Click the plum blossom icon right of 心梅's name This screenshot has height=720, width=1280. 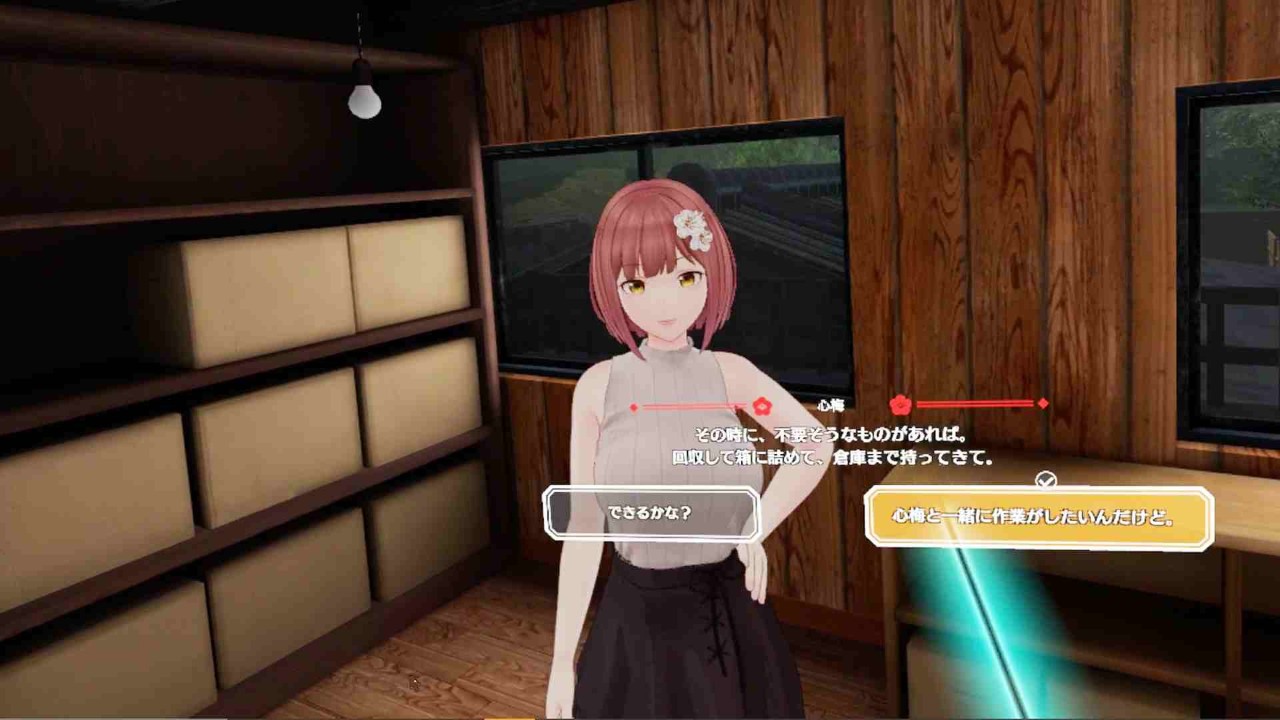pyautogui.click(x=899, y=404)
